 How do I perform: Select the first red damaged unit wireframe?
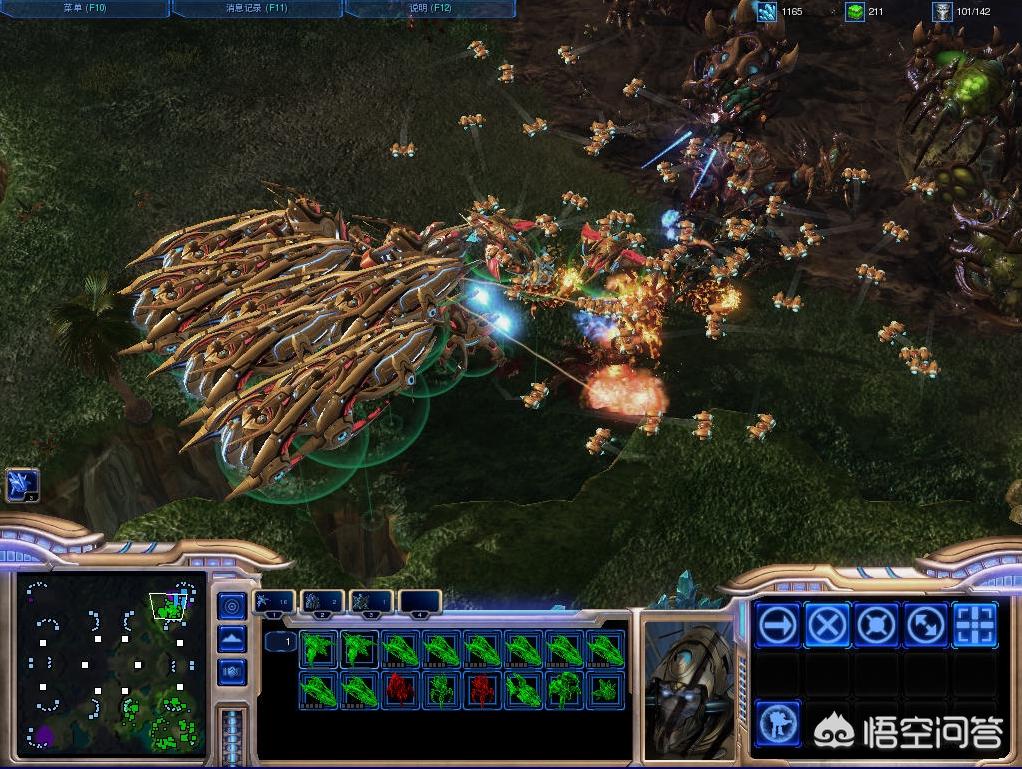click(x=400, y=690)
